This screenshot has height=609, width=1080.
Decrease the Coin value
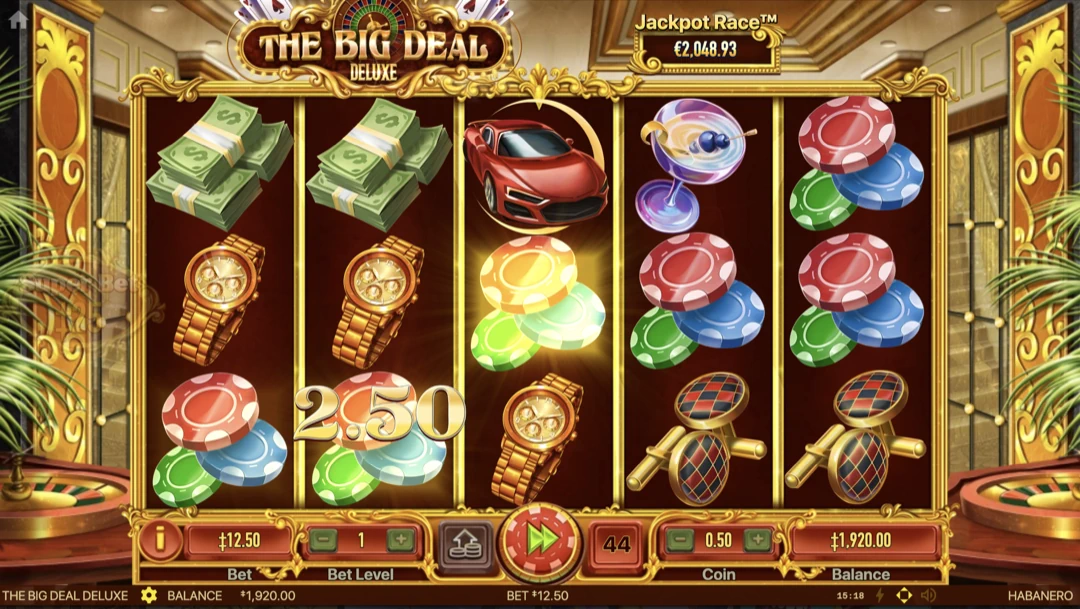pyautogui.click(x=679, y=541)
